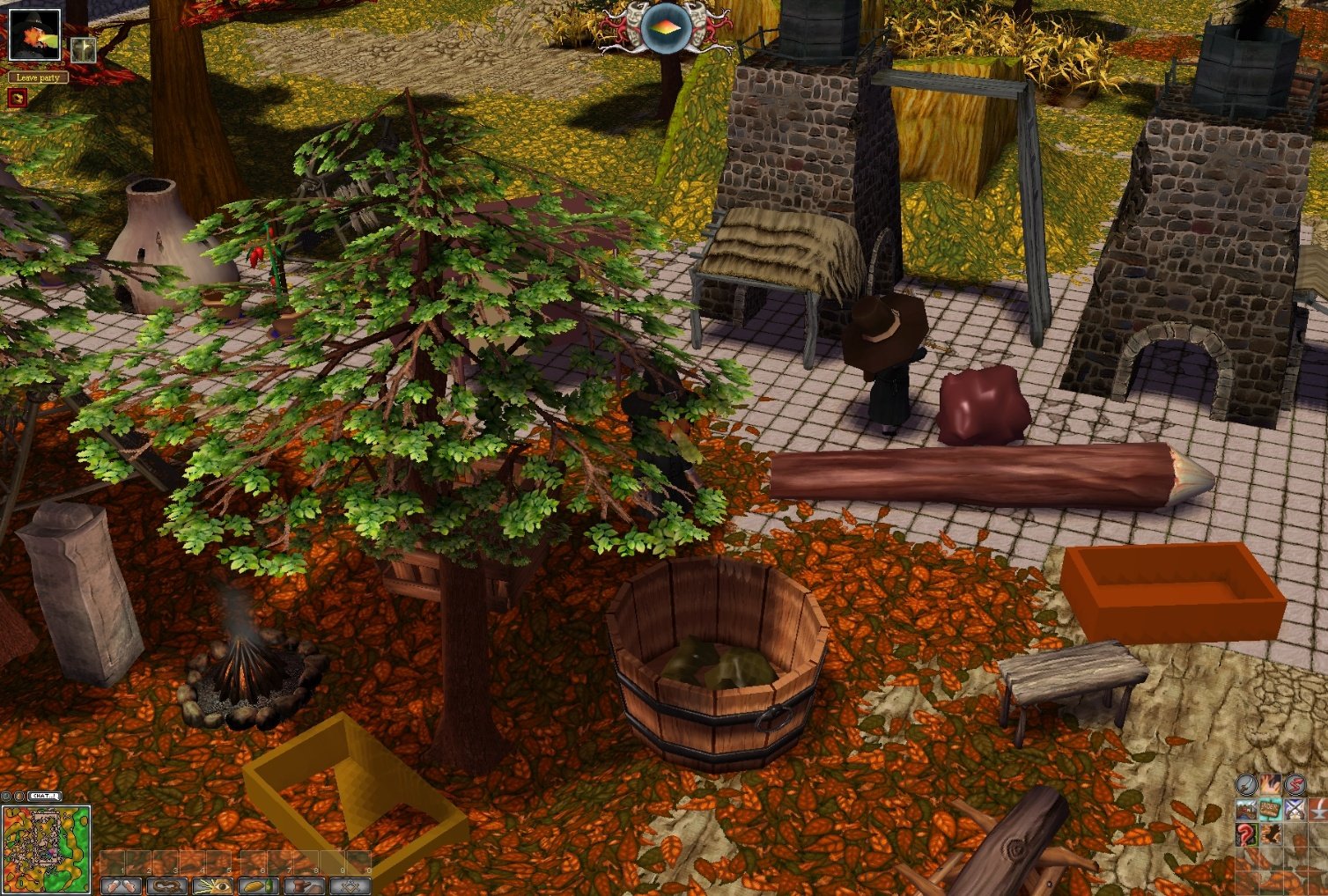Click the red S-shaped arrow icon
Viewport: 1328px width, 896px height.
(x=1295, y=784)
